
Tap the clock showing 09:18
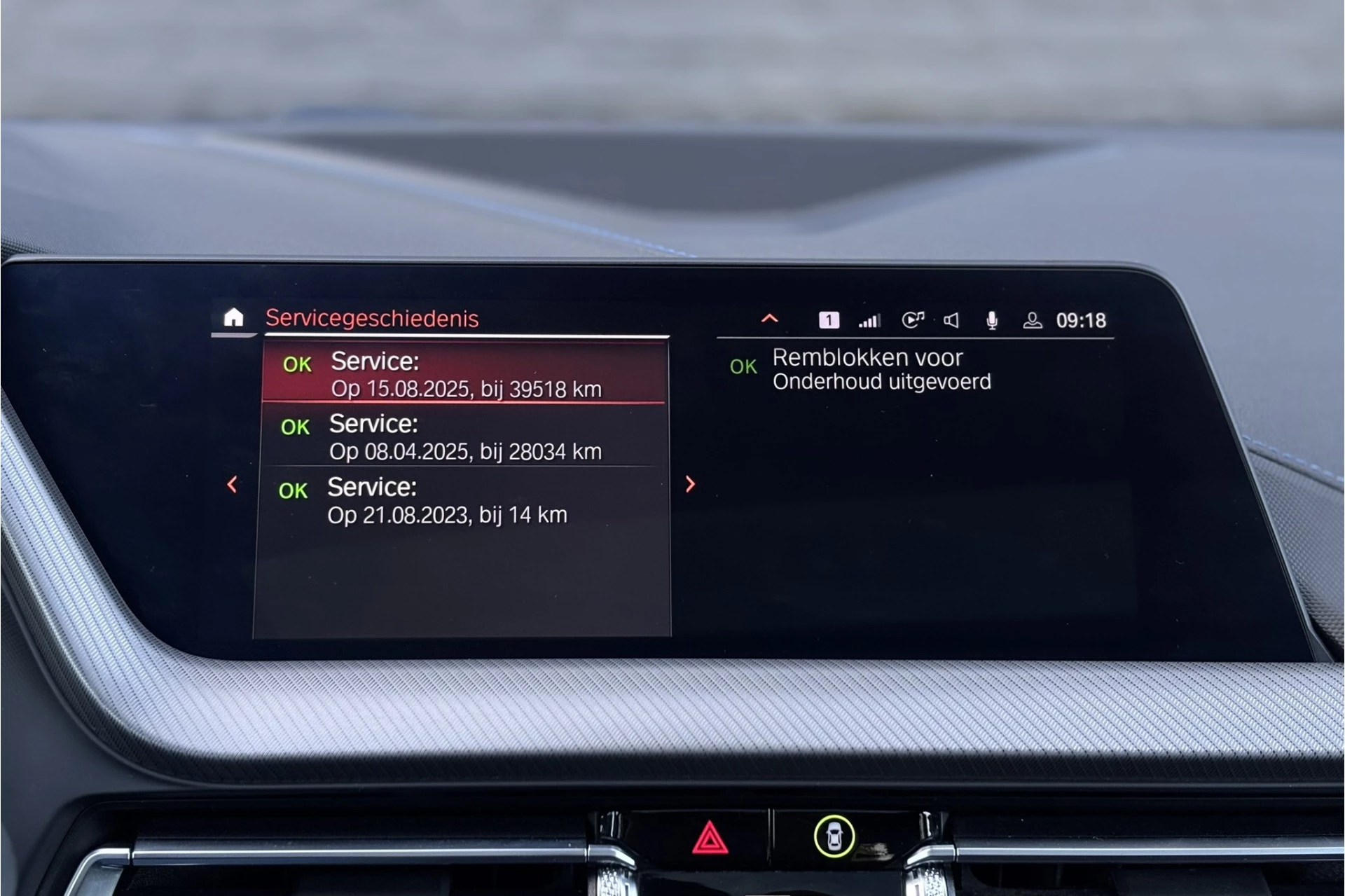(1082, 321)
